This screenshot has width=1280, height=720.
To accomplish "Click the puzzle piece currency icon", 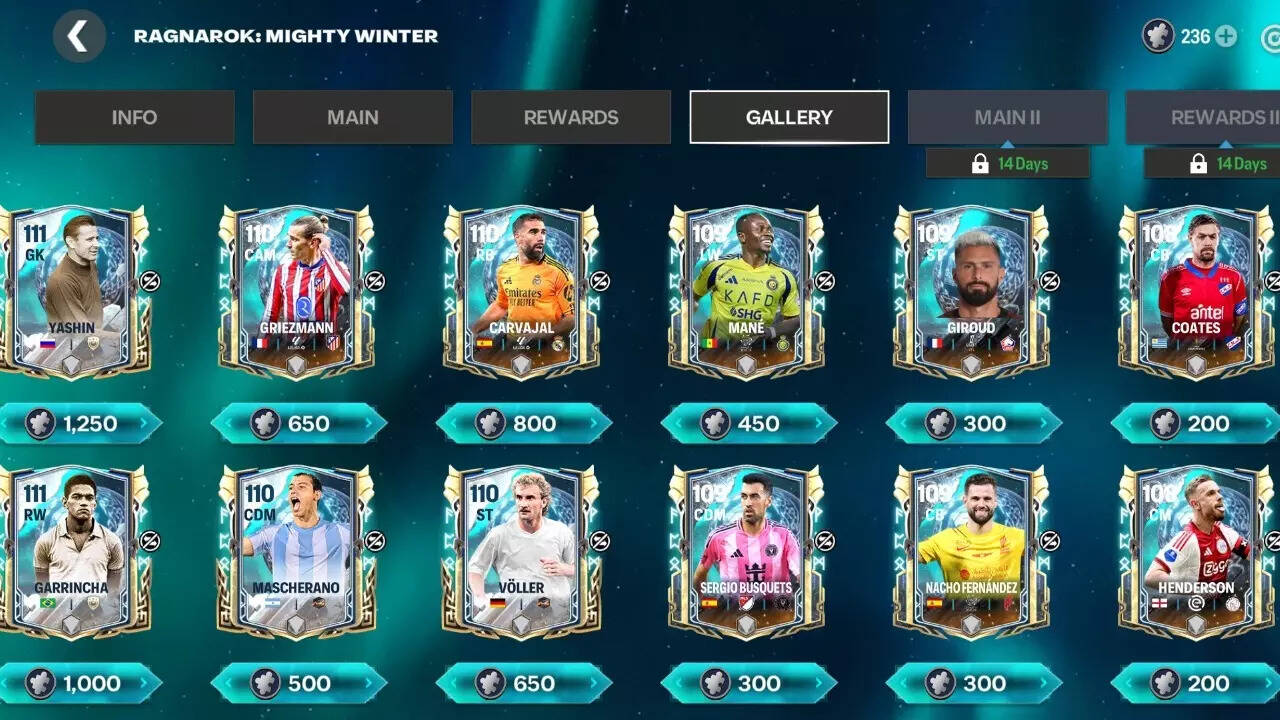I will pos(1159,35).
